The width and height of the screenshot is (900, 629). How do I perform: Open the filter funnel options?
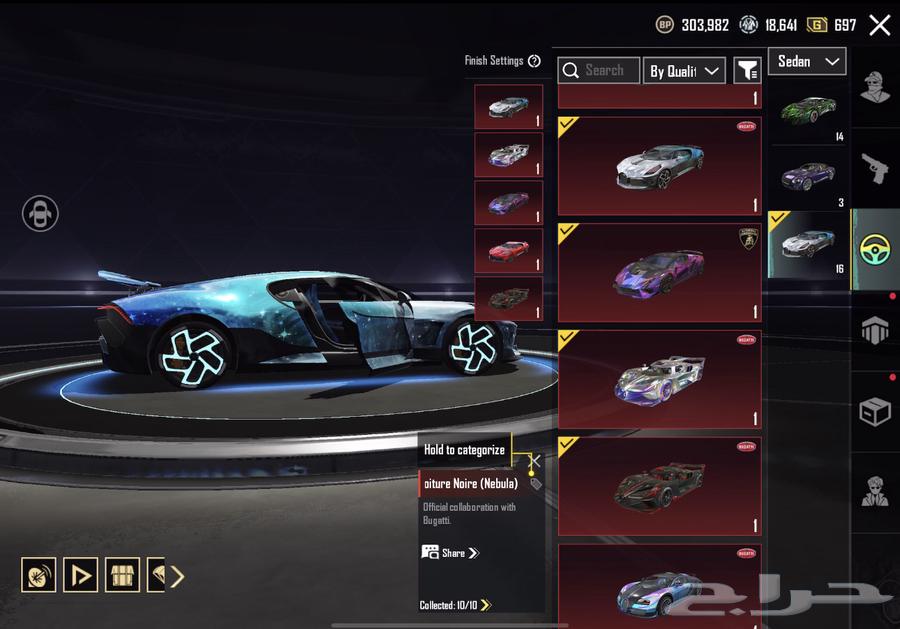click(x=747, y=70)
